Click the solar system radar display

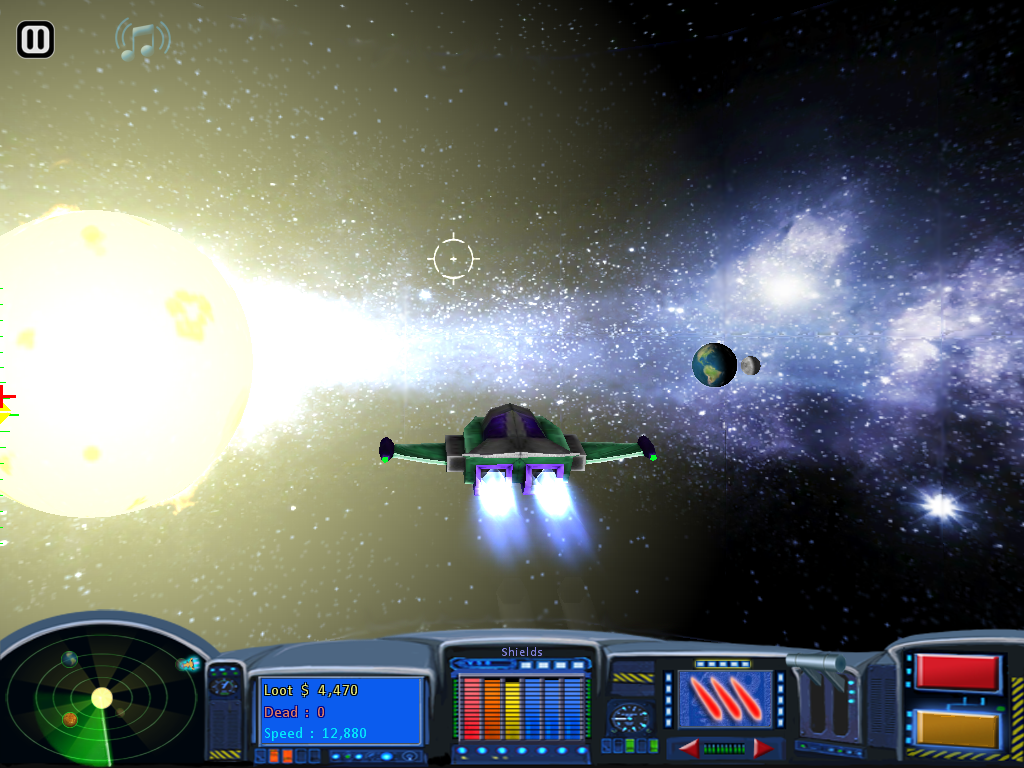(100, 699)
